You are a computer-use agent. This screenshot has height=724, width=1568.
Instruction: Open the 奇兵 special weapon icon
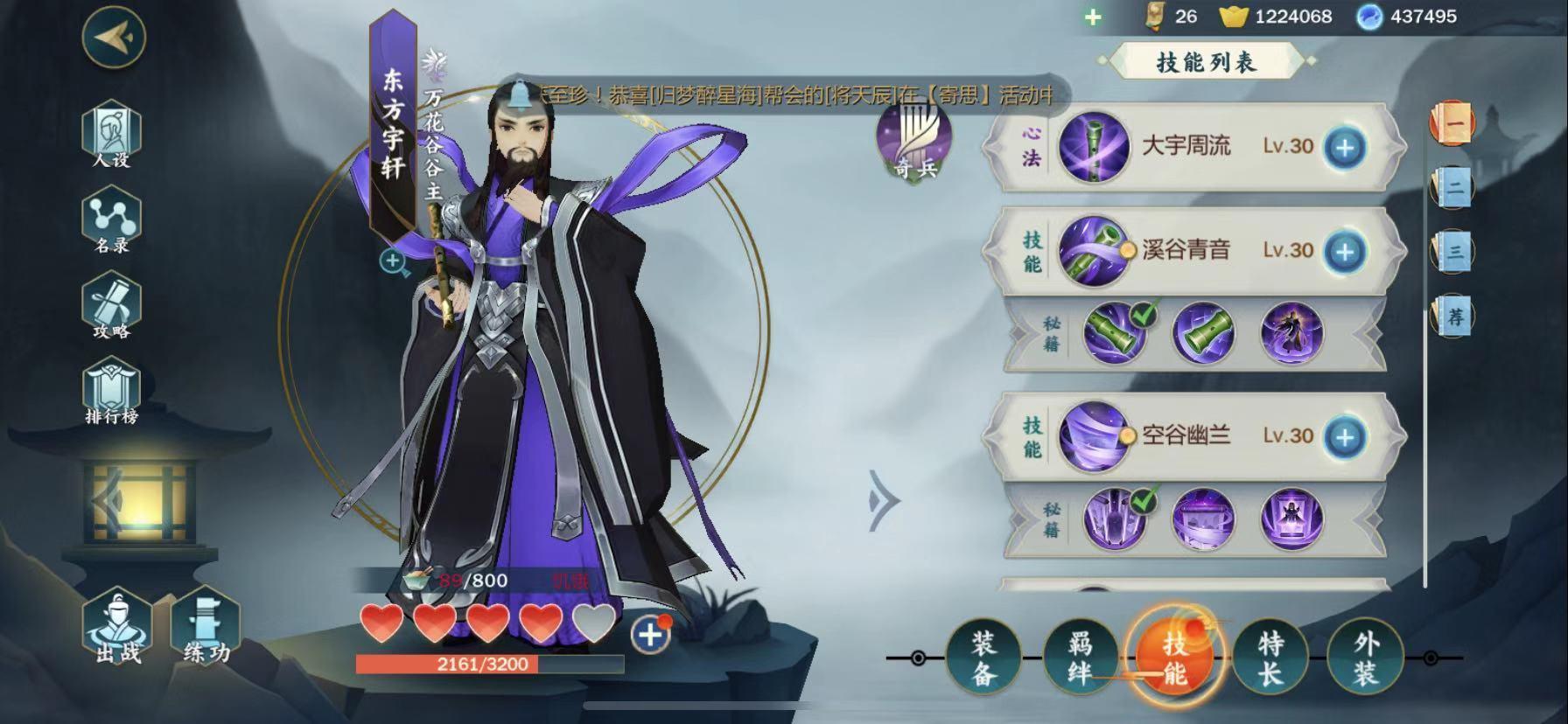[x=914, y=142]
